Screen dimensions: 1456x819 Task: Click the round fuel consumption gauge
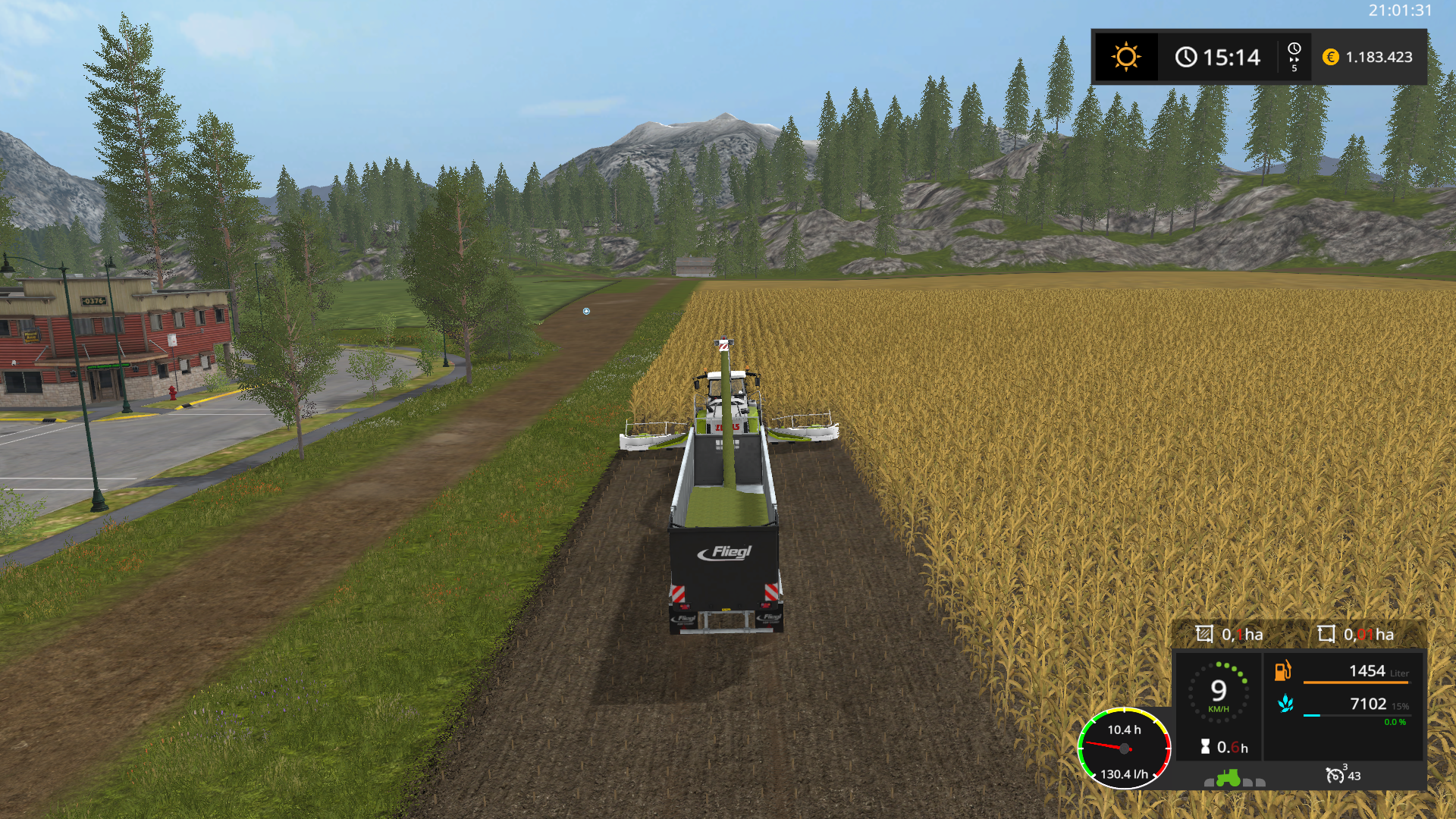tap(1124, 748)
